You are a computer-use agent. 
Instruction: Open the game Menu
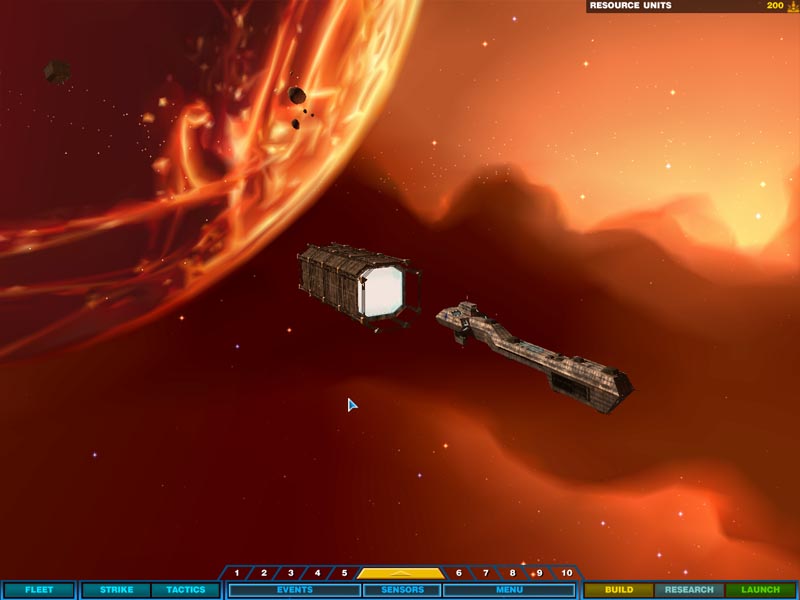[509, 590]
